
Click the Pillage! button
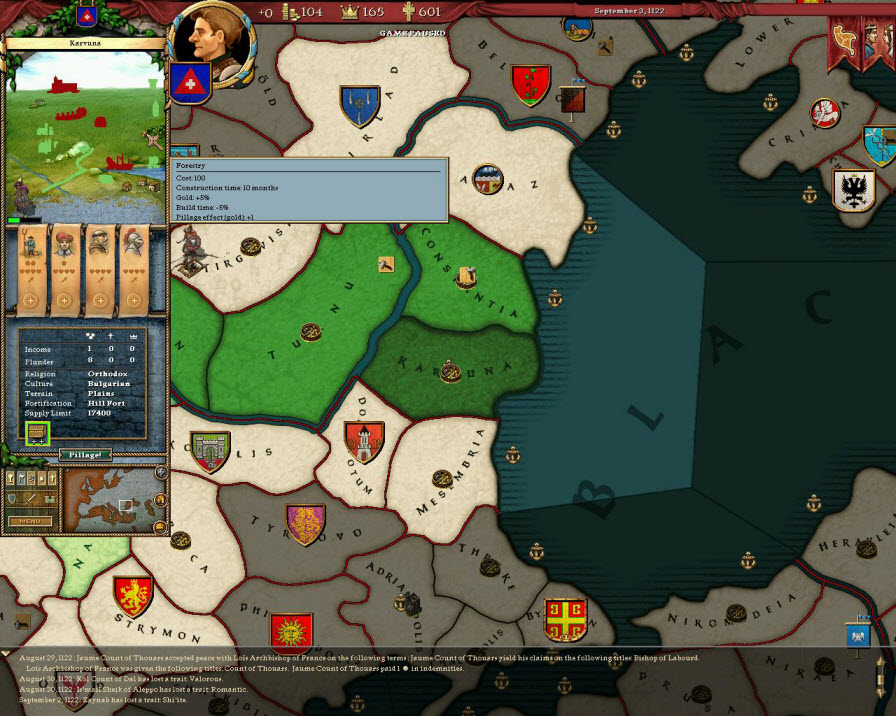[x=84, y=455]
